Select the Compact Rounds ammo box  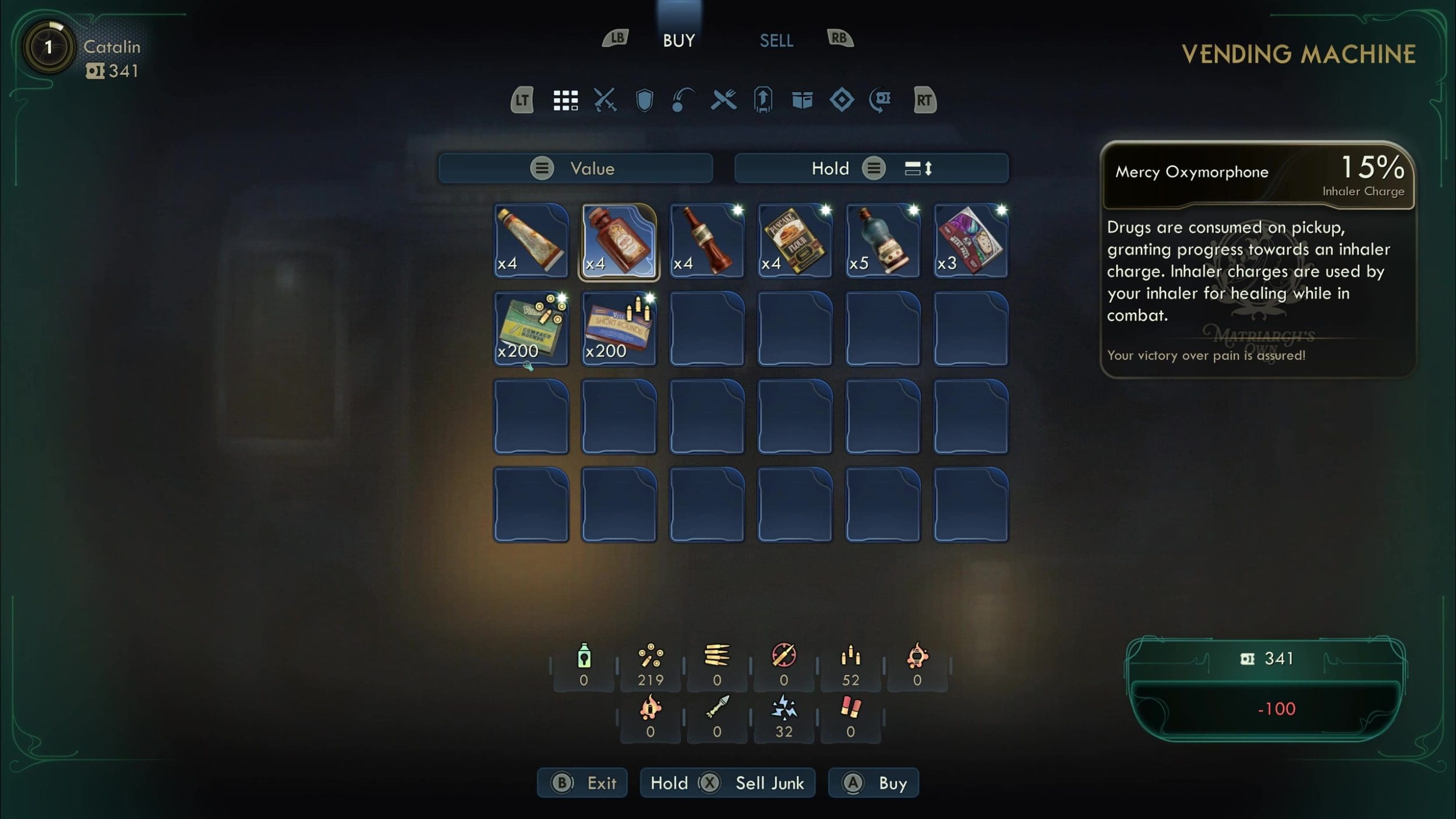click(531, 329)
